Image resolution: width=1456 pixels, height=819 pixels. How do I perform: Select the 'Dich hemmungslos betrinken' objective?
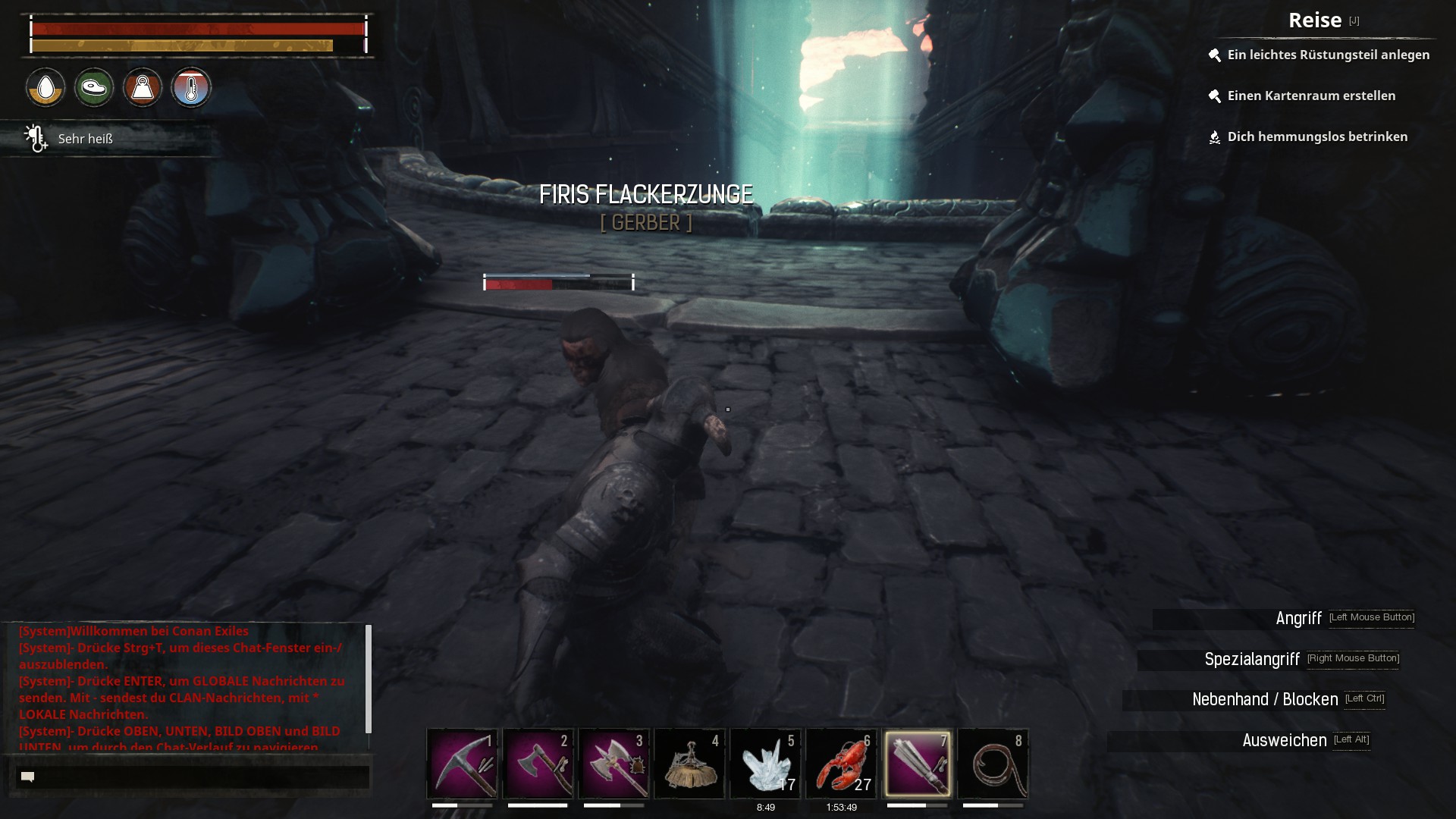pyautogui.click(x=1317, y=136)
